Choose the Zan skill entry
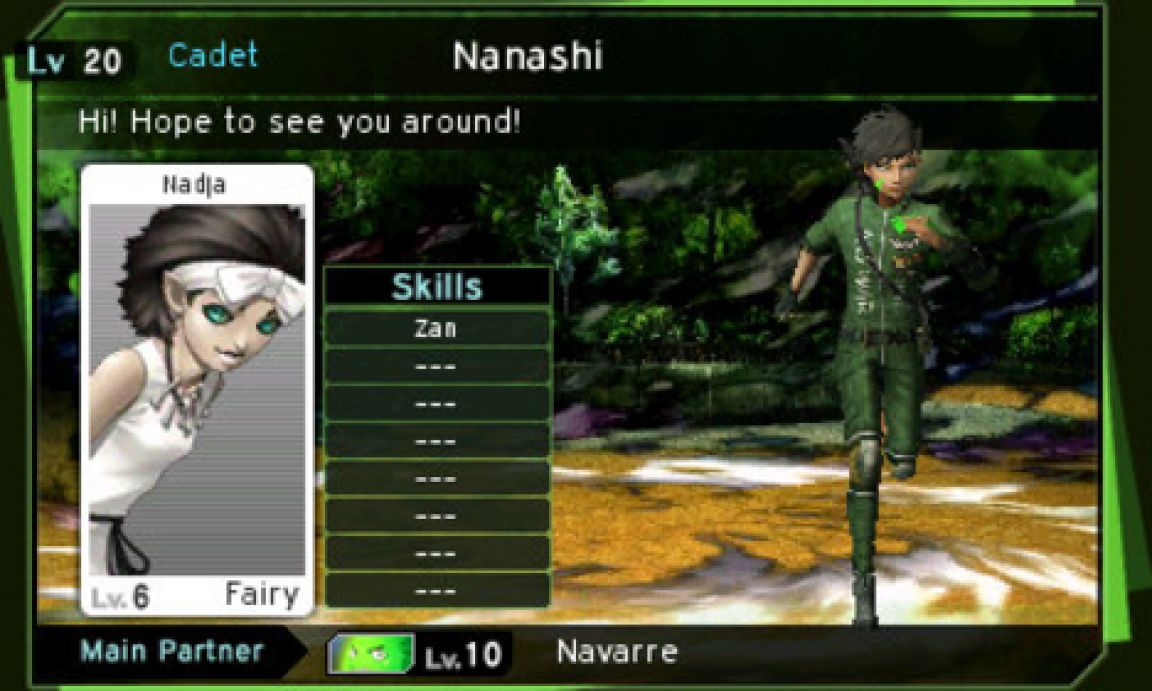This screenshot has width=1152, height=691. (x=437, y=328)
